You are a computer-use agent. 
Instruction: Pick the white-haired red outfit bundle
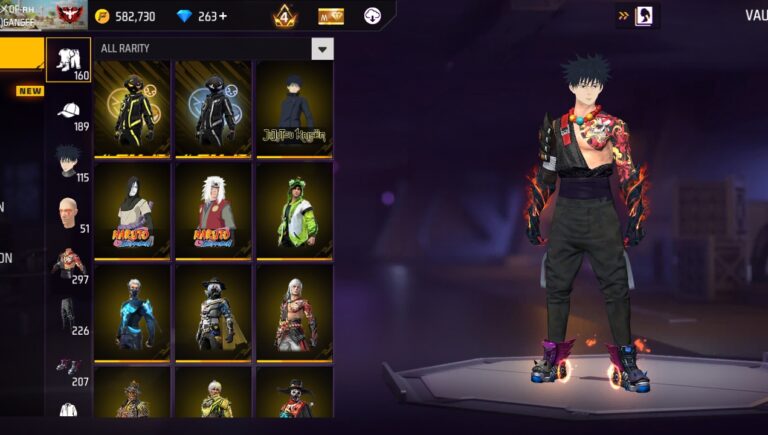click(294, 312)
